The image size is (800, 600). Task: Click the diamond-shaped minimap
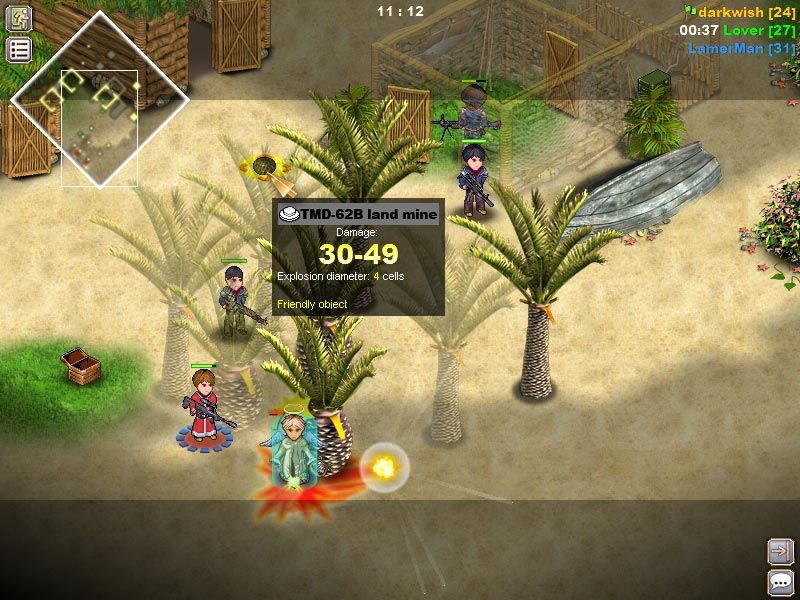coord(99,98)
